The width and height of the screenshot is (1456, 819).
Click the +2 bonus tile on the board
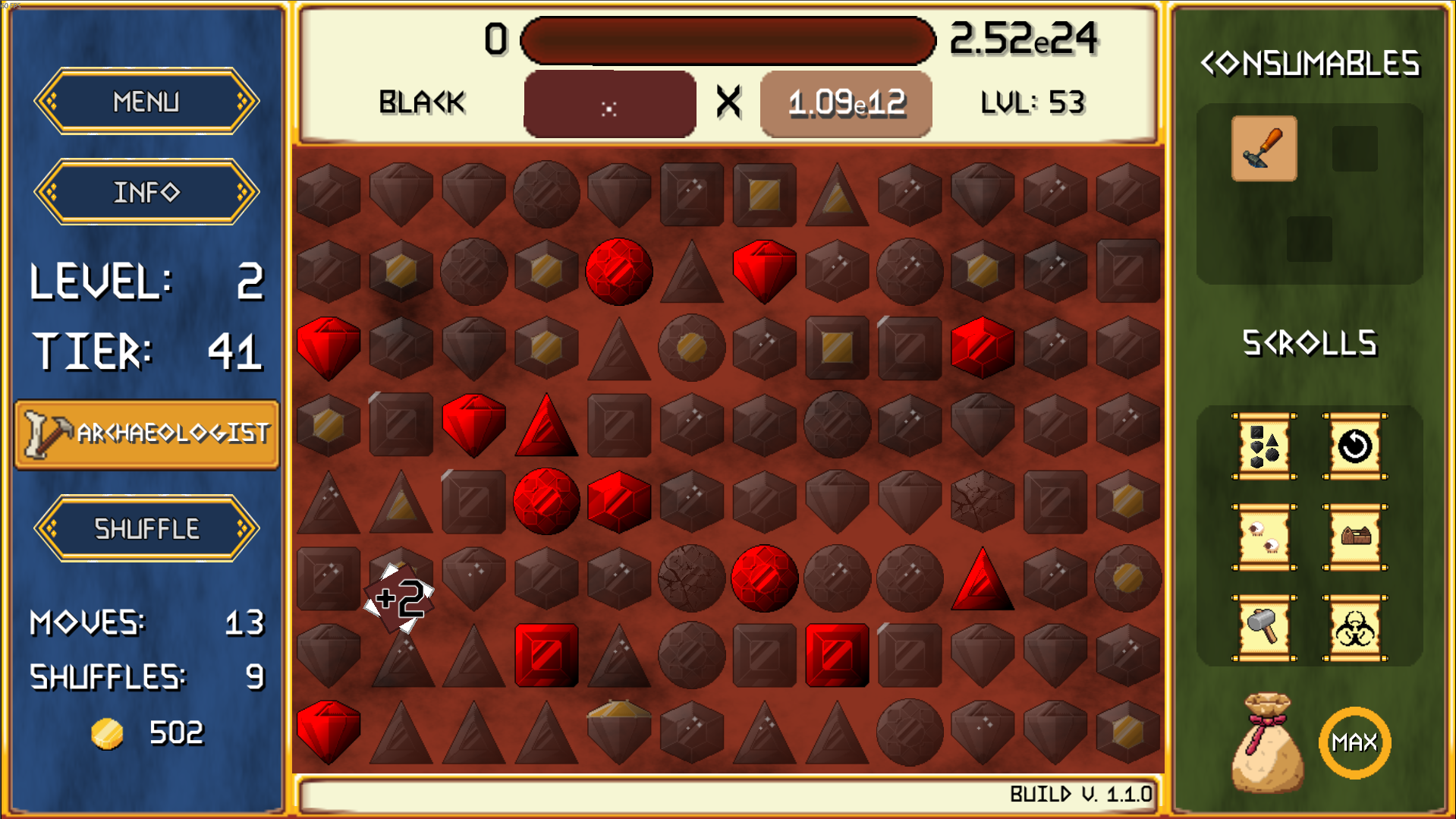click(x=400, y=597)
